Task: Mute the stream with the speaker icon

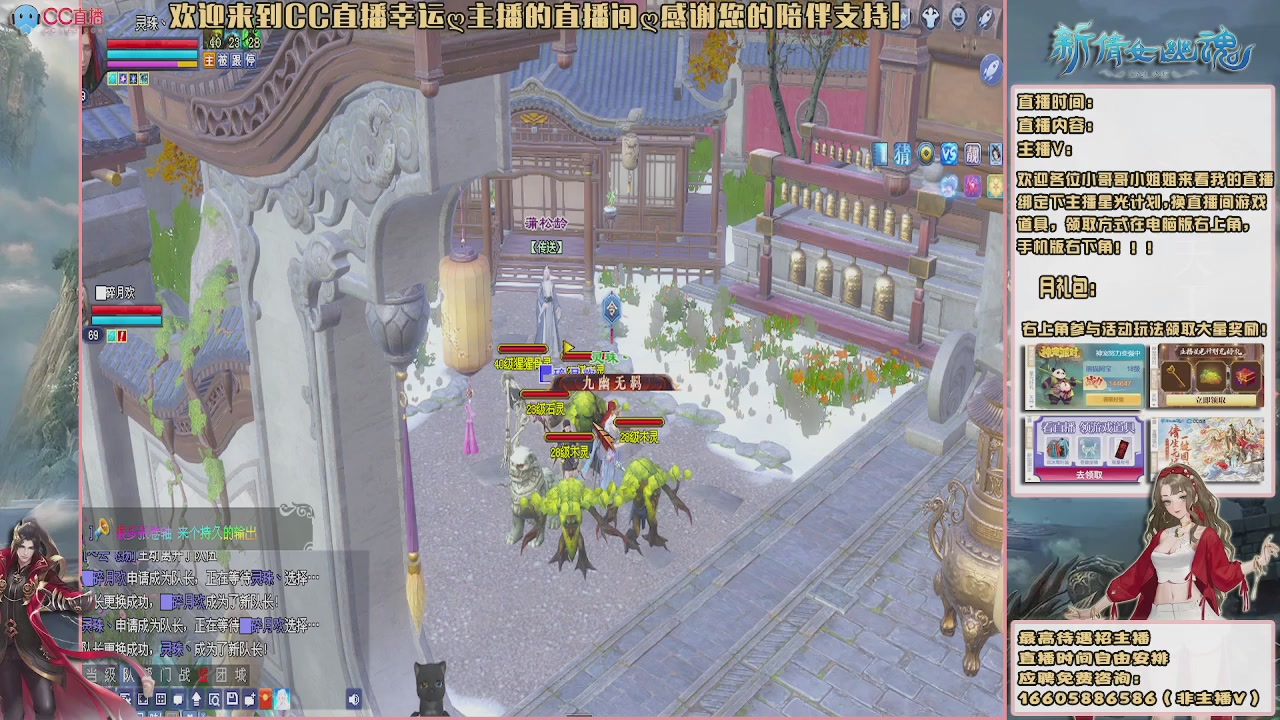Action: (353, 698)
